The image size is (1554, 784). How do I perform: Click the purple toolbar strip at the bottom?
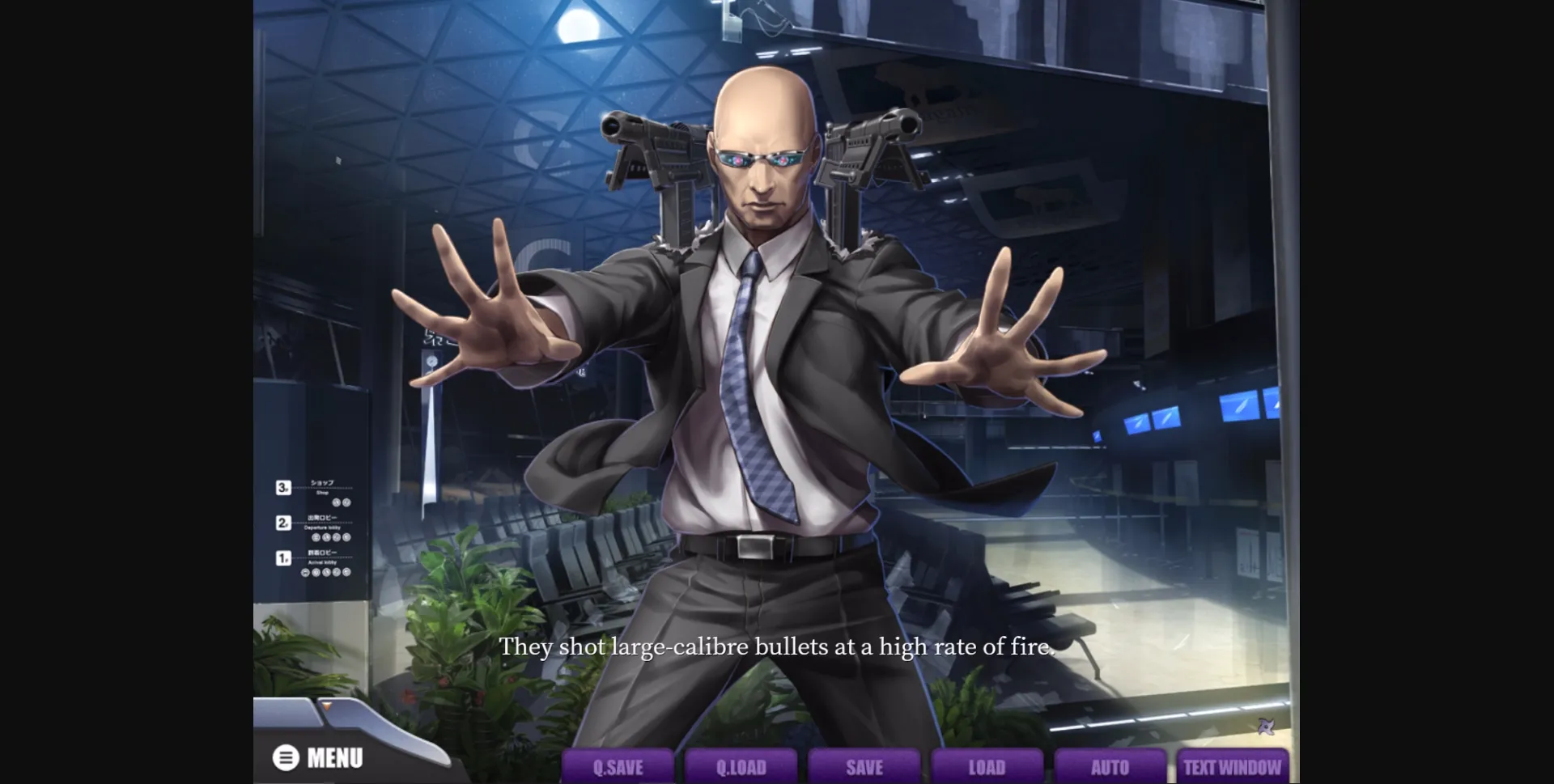point(931,766)
